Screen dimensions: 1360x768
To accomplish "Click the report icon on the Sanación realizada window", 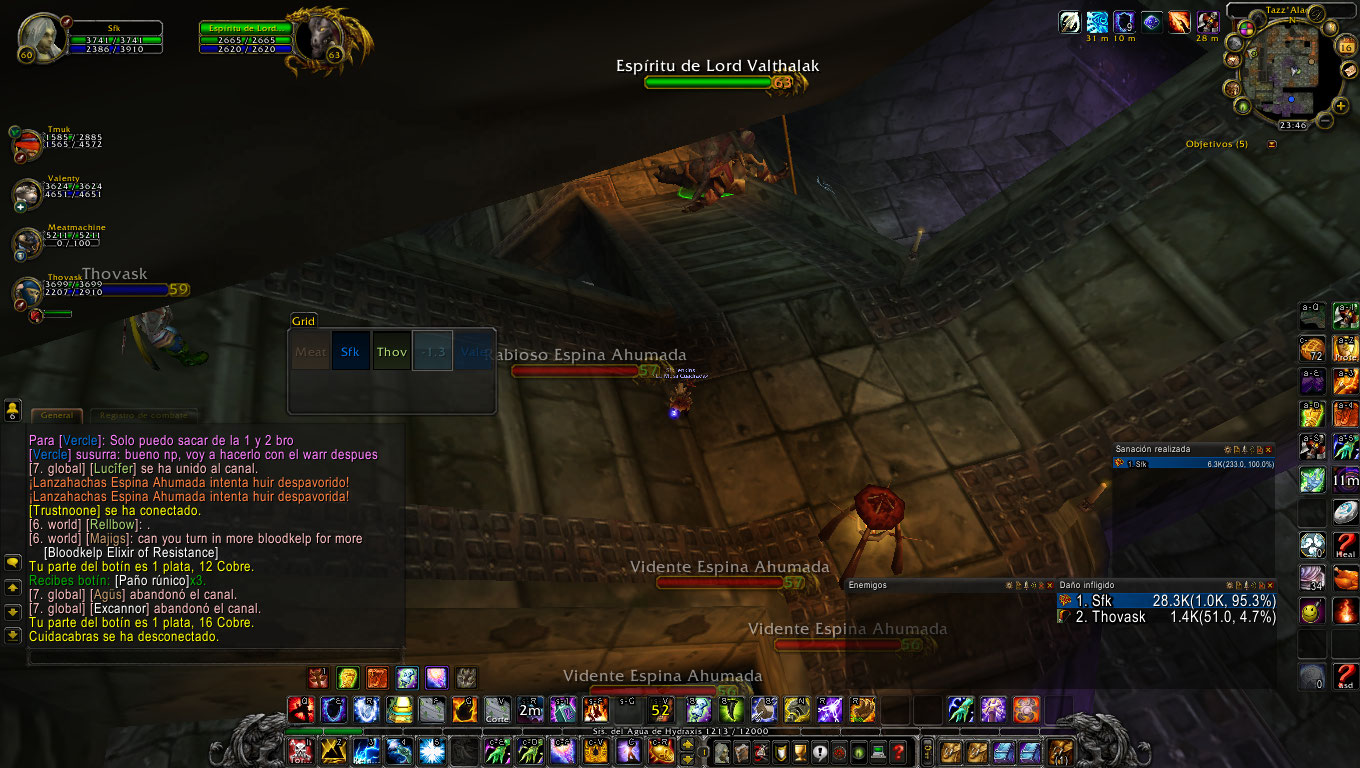I will pos(1237,449).
